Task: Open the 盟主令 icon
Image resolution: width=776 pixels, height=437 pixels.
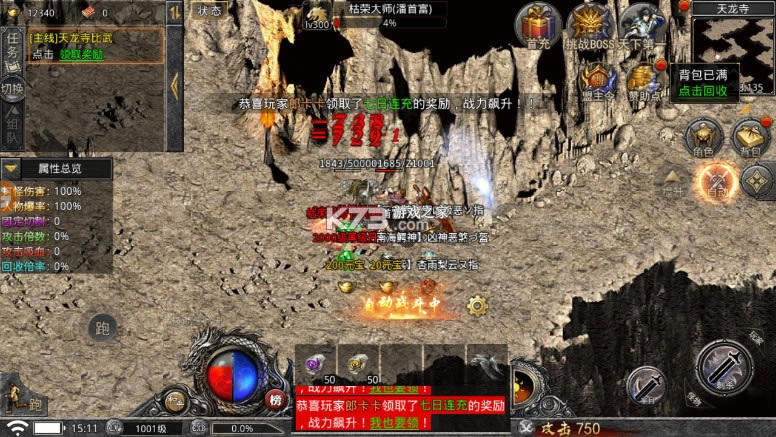Action: (x=598, y=78)
